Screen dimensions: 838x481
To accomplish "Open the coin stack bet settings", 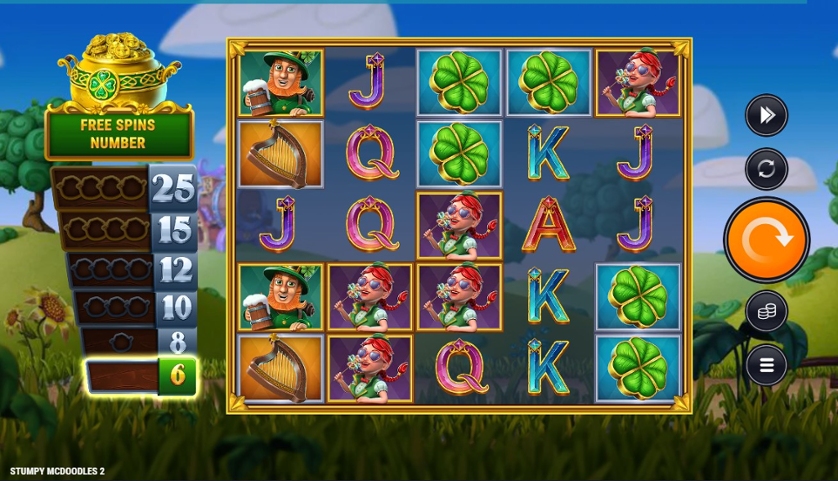I will pyautogui.click(x=766, y=312).
